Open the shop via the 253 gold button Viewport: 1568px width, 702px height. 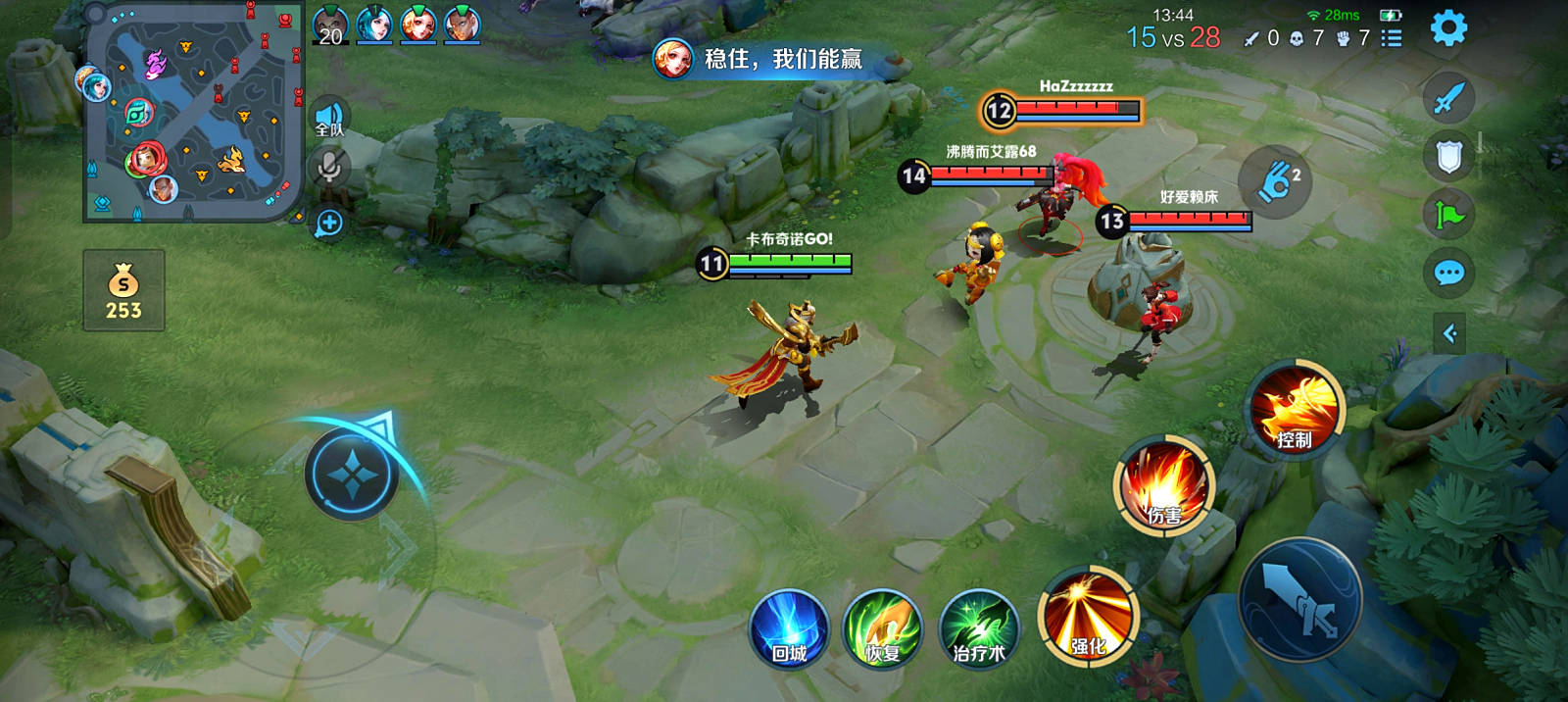tap(123, 291)
